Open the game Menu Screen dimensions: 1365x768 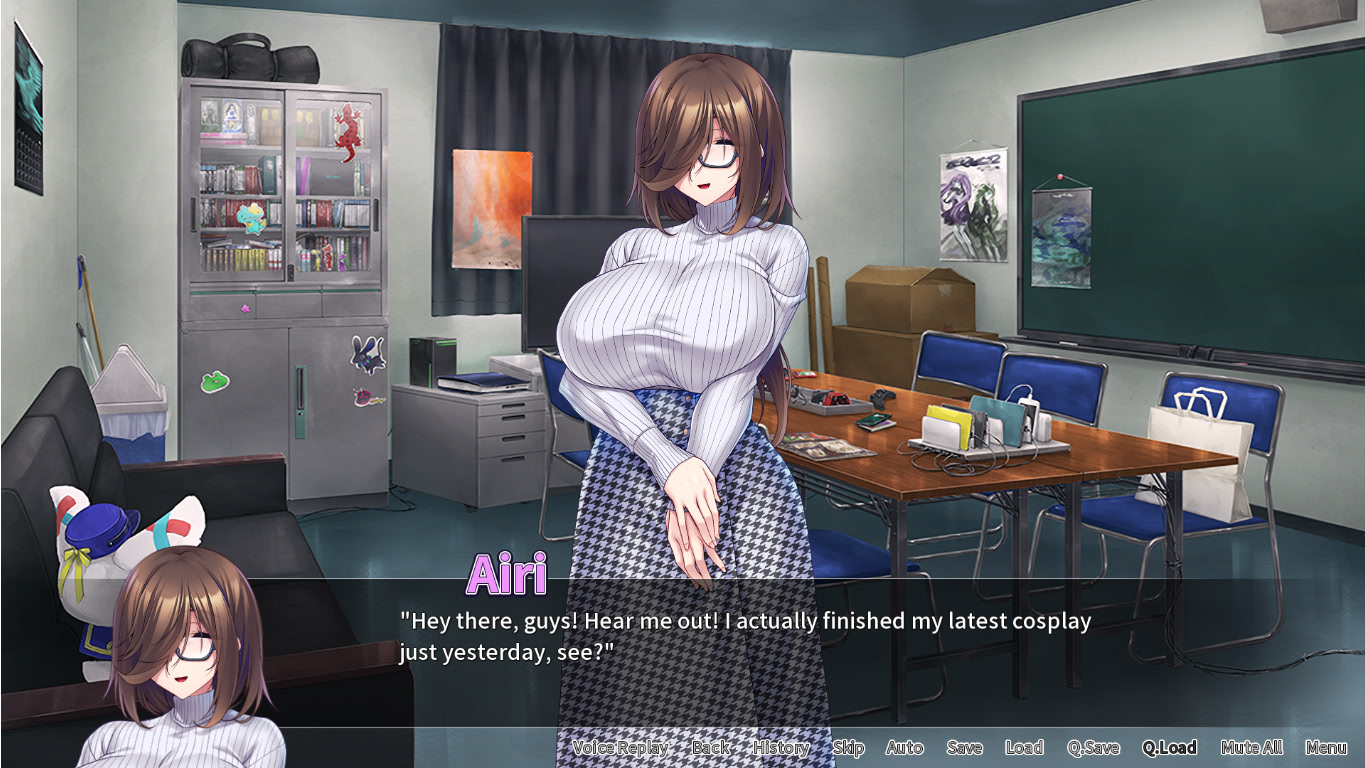[x=1326, y=748]
